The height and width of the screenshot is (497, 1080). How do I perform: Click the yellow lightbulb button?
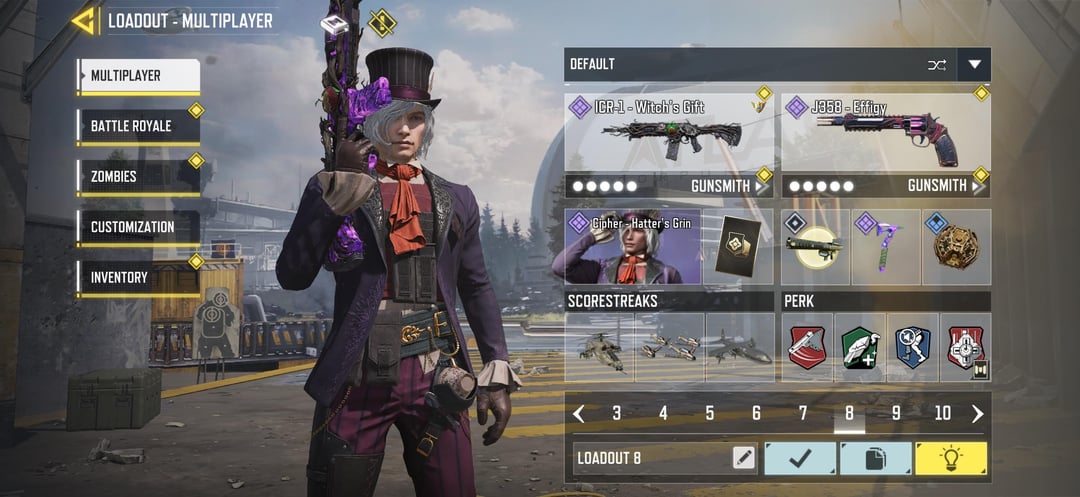[x=950, y=458]
